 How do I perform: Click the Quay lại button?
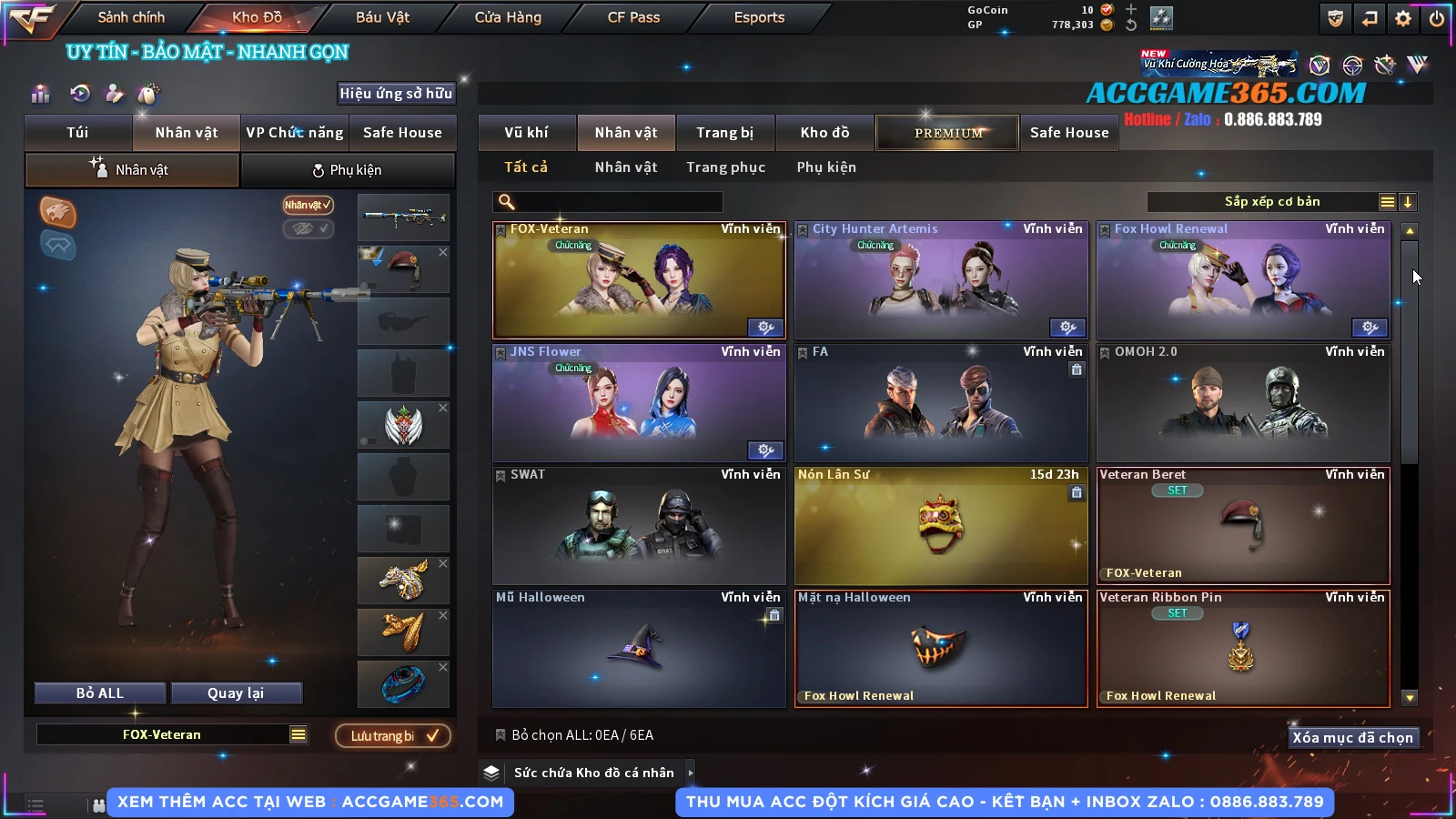tap(236, 693)
